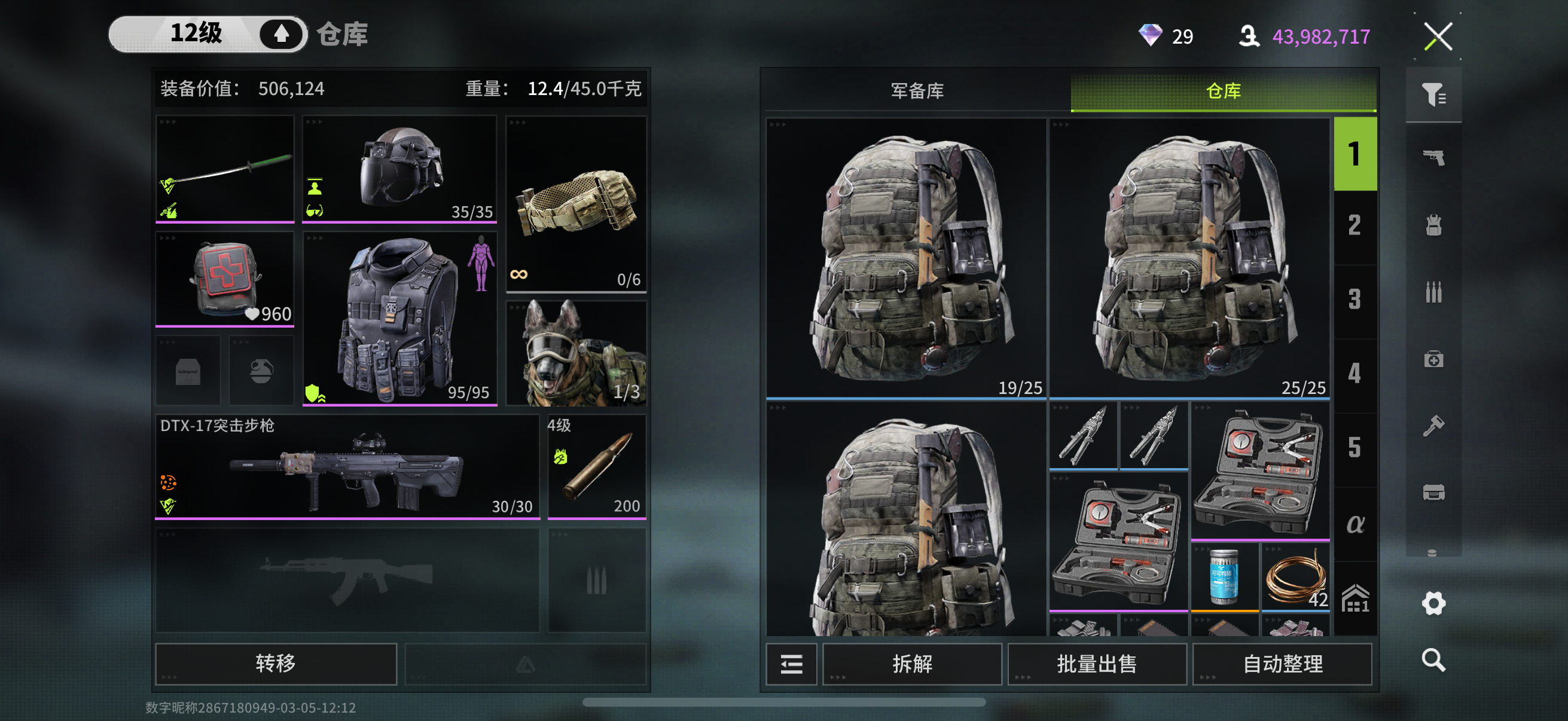This screenshot has width=1568, height=721.
Task: Filter warehouse by pistol weapon icon
Action: [x=1433, y=158]
